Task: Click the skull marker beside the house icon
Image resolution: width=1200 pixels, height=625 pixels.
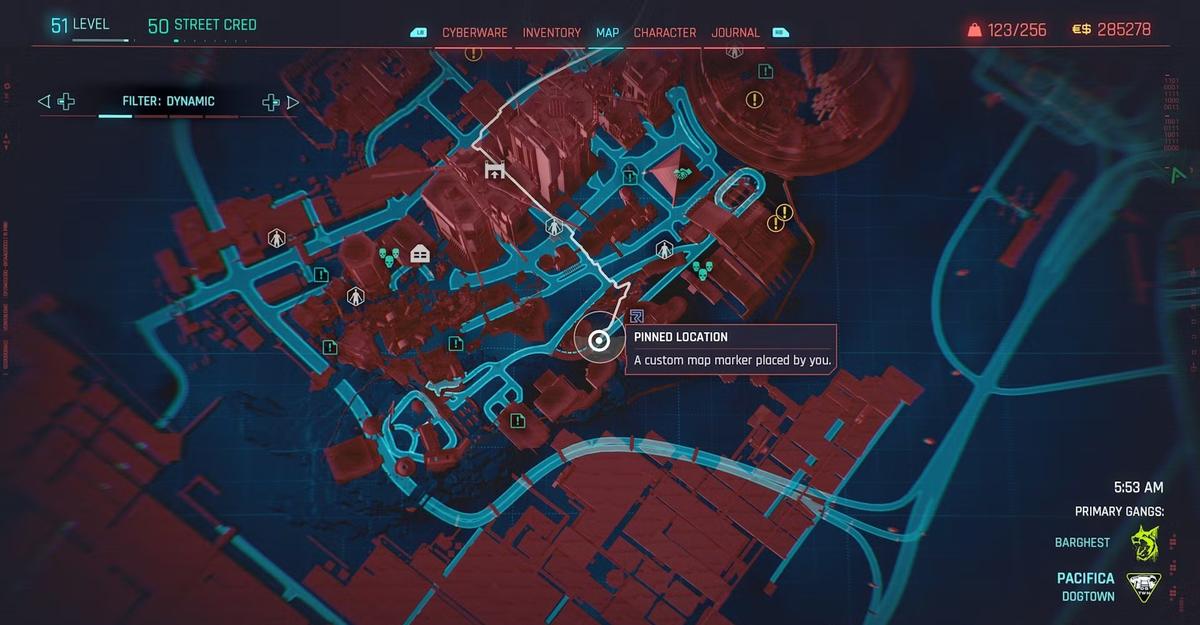Action: pyautogui.click(x=391, y=257)
